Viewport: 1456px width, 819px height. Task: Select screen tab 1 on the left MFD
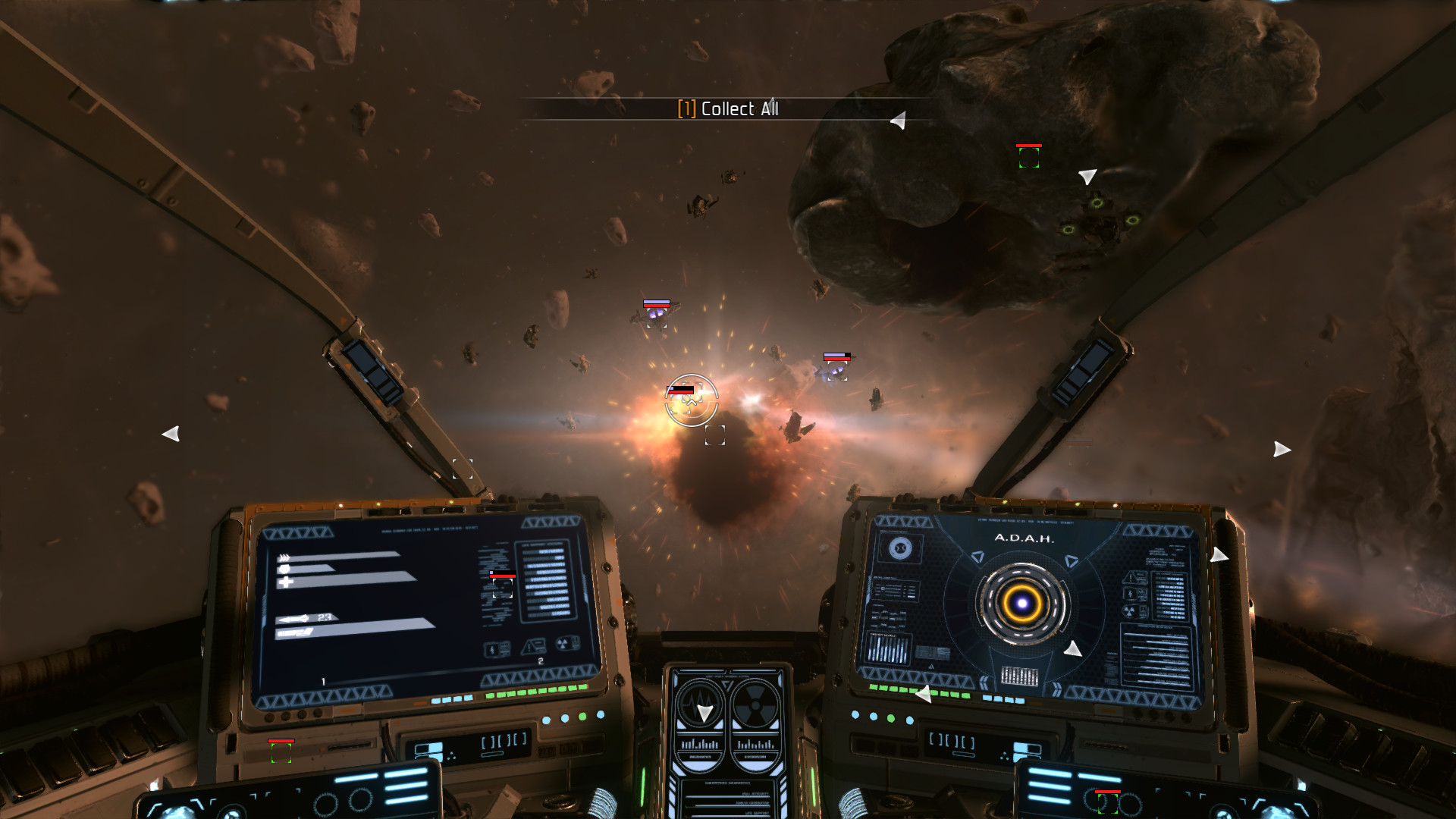322,680
